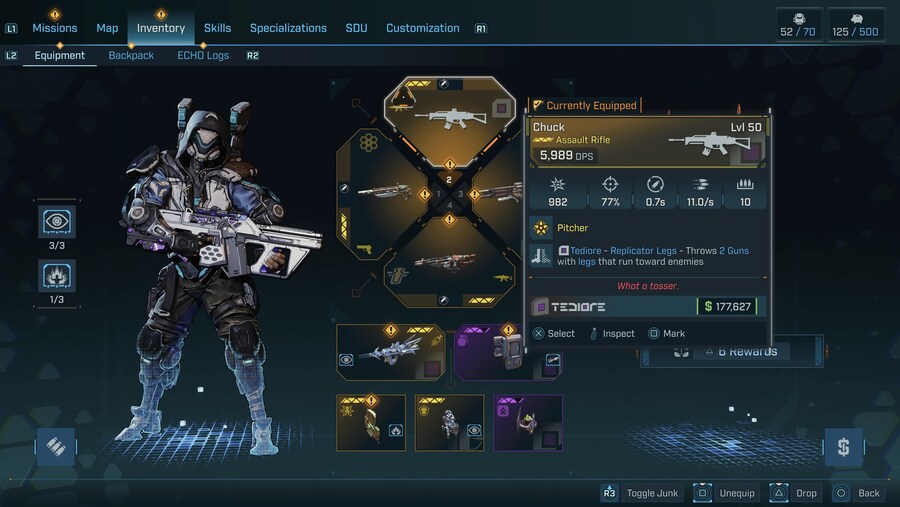
Task: Go to the Skills tab
Action: (x=217, y=28)
